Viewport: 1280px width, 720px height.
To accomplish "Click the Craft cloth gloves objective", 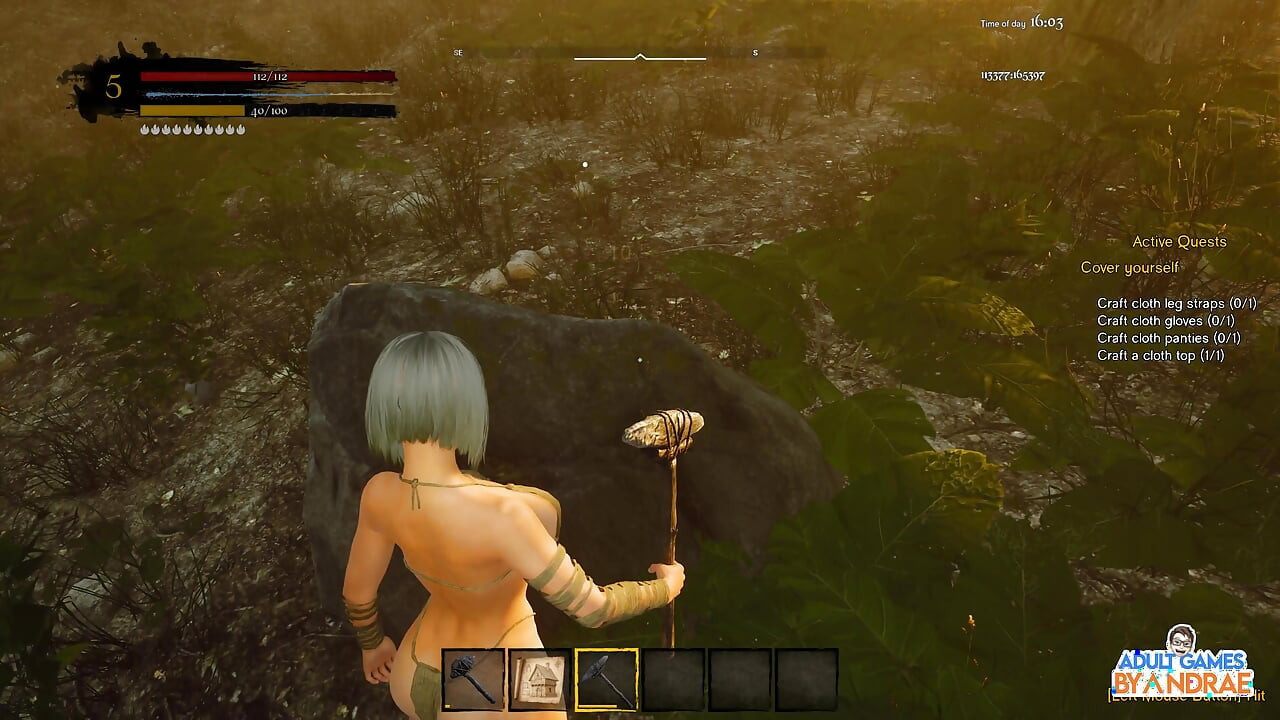I will [x=1163, y=321].
